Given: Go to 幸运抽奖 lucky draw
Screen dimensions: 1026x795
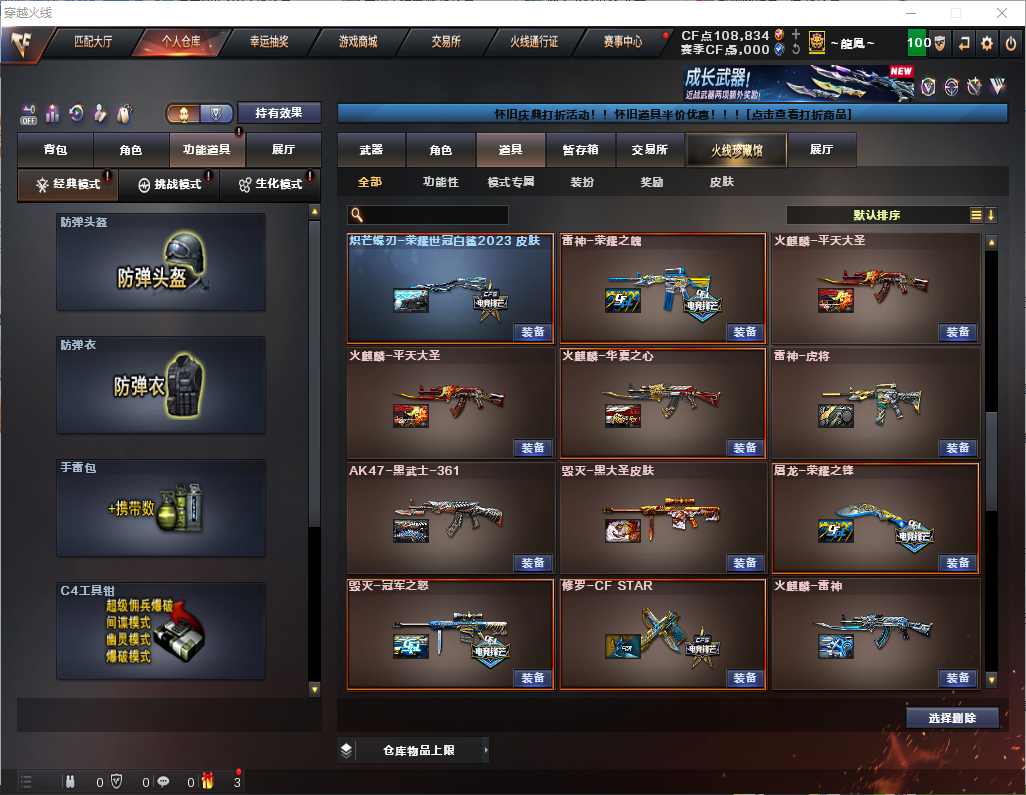Looking at the screenshot, I should pyautogui.click(x=269, y=42).
